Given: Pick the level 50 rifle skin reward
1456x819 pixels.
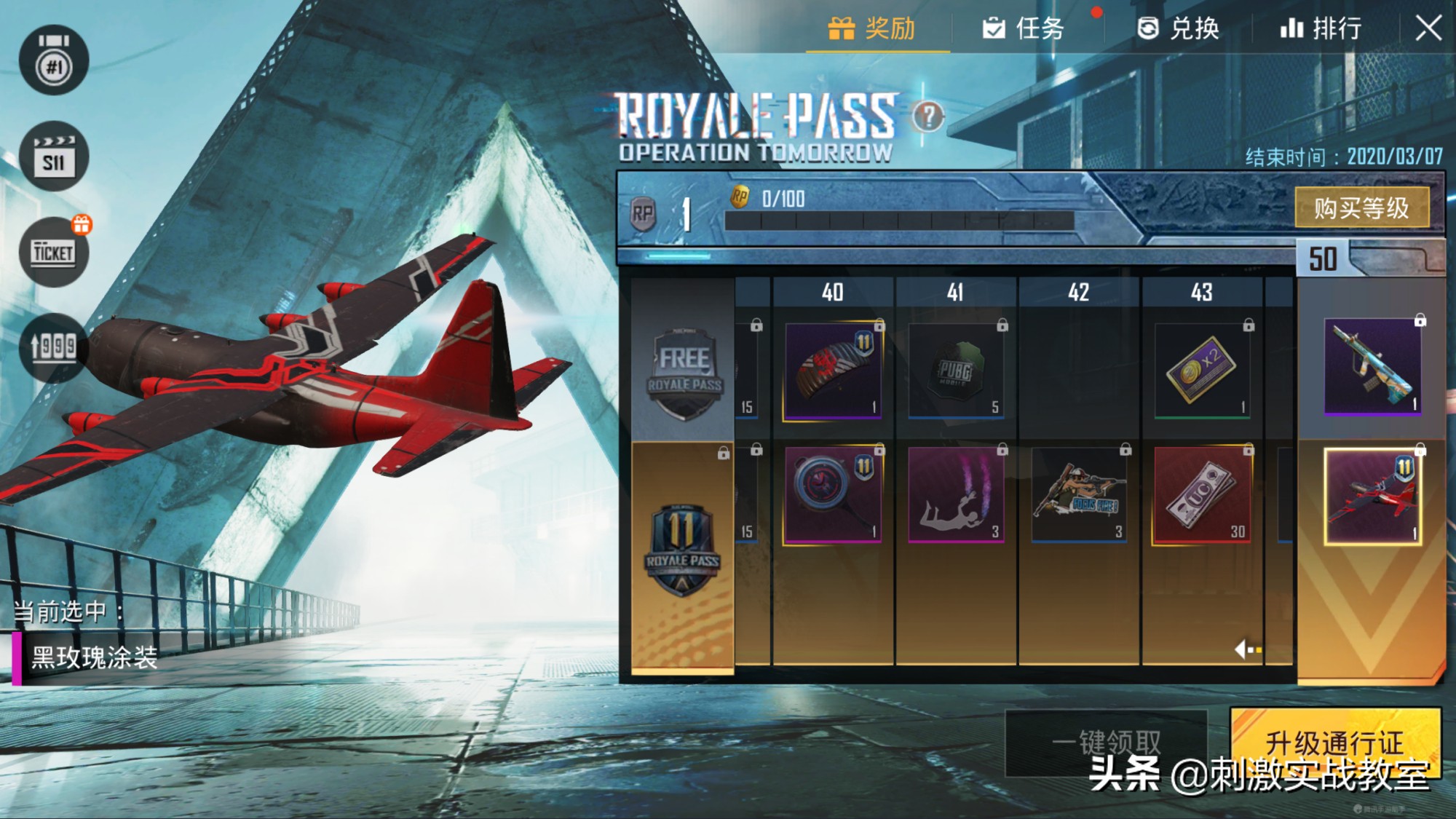Looking at the screenshot, I should 1372,367.
